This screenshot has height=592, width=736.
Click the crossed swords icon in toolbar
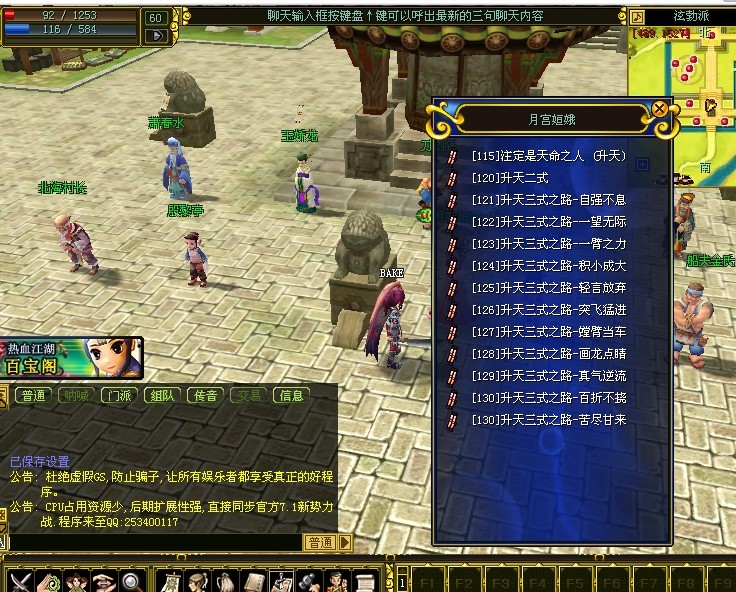21,580
